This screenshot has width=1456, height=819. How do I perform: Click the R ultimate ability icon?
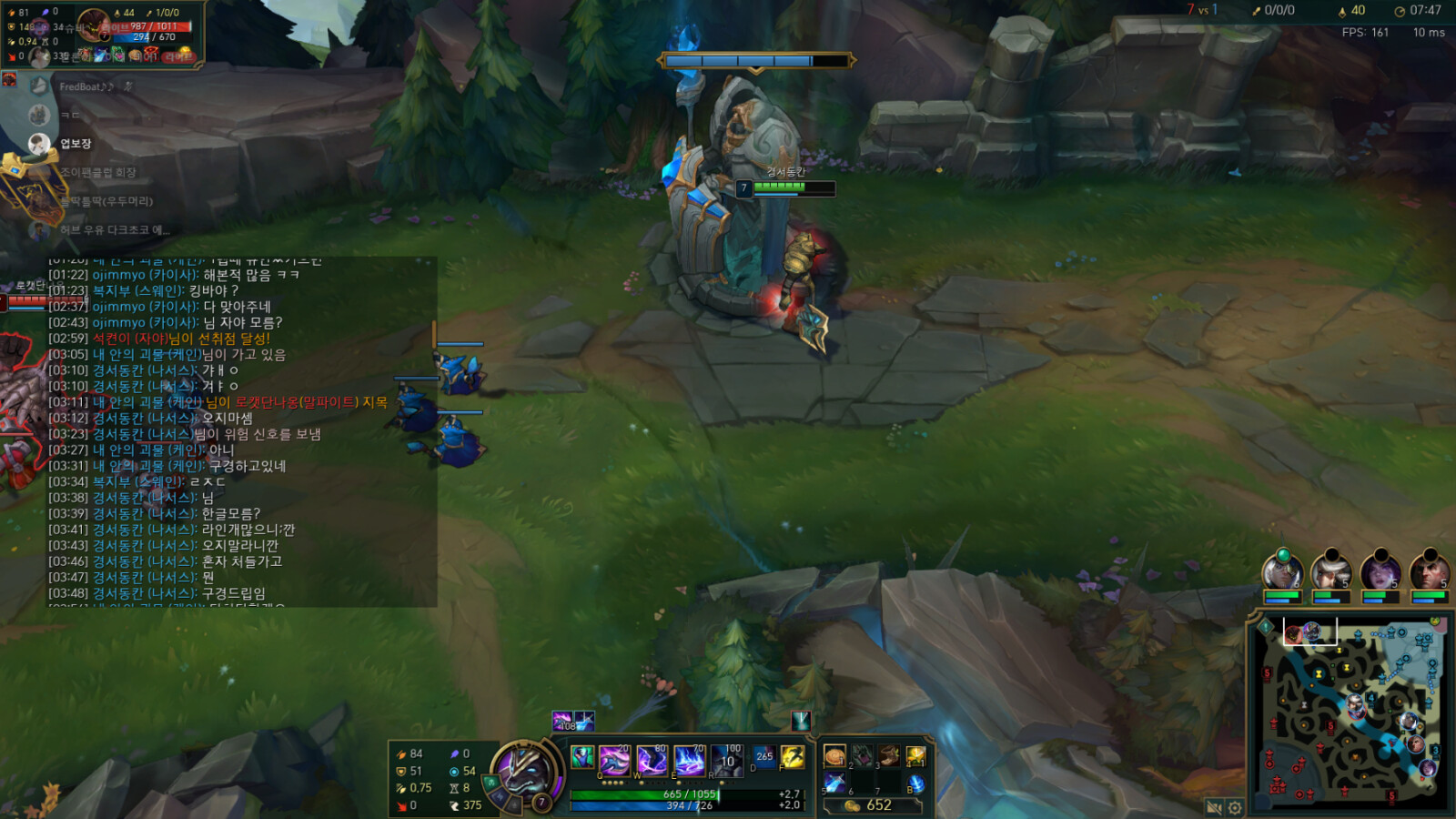point(725,761)
